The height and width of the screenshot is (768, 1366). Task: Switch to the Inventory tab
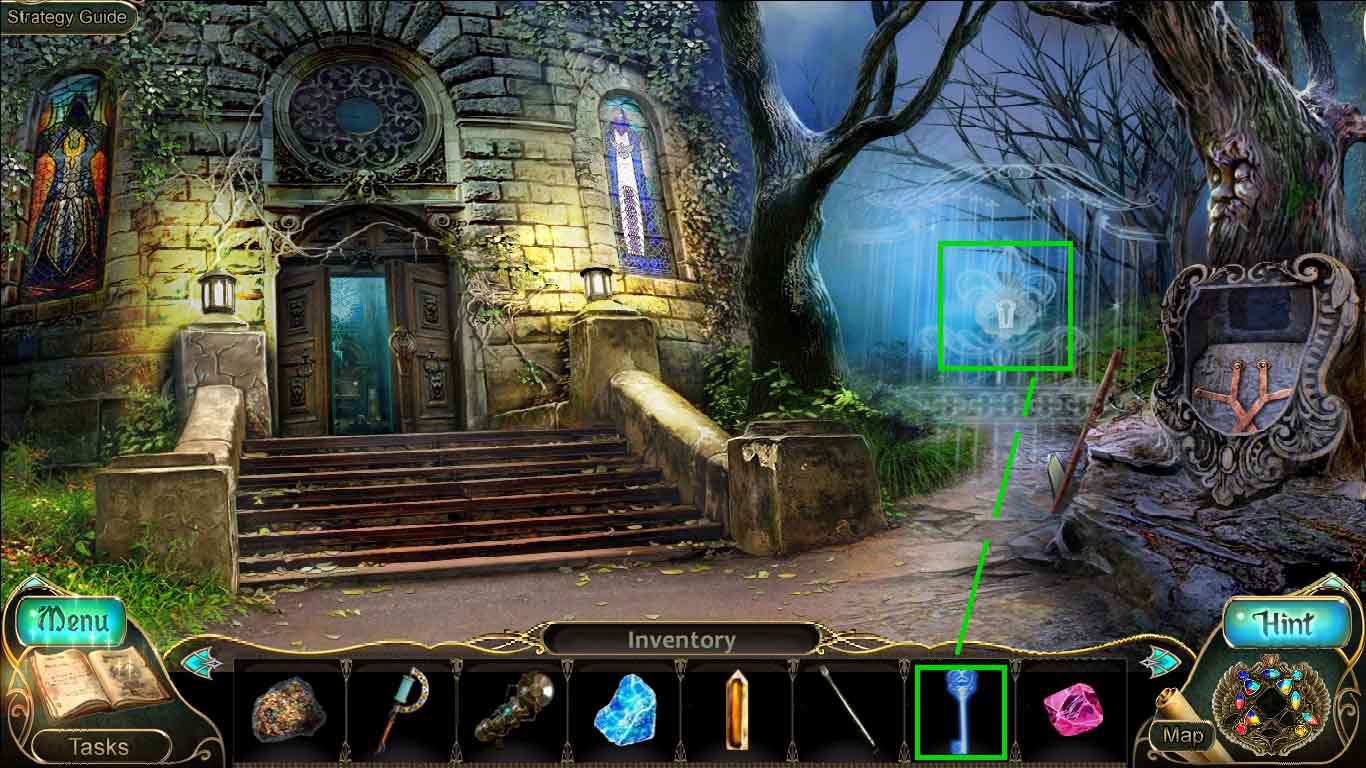click(x=683, y=640)
